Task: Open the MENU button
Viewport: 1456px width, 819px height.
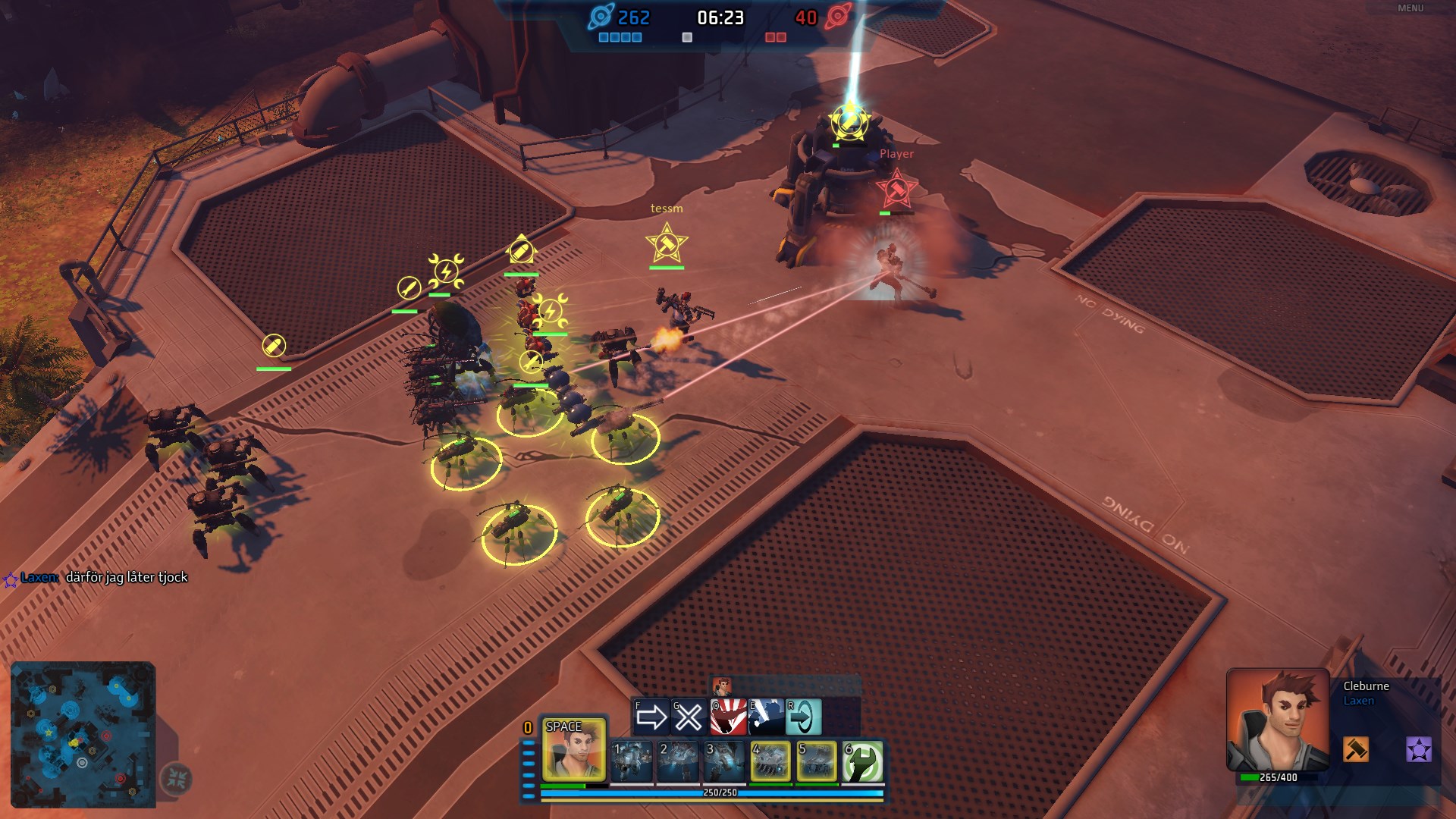Action: pyautogui.click(x=1410, y=8)
